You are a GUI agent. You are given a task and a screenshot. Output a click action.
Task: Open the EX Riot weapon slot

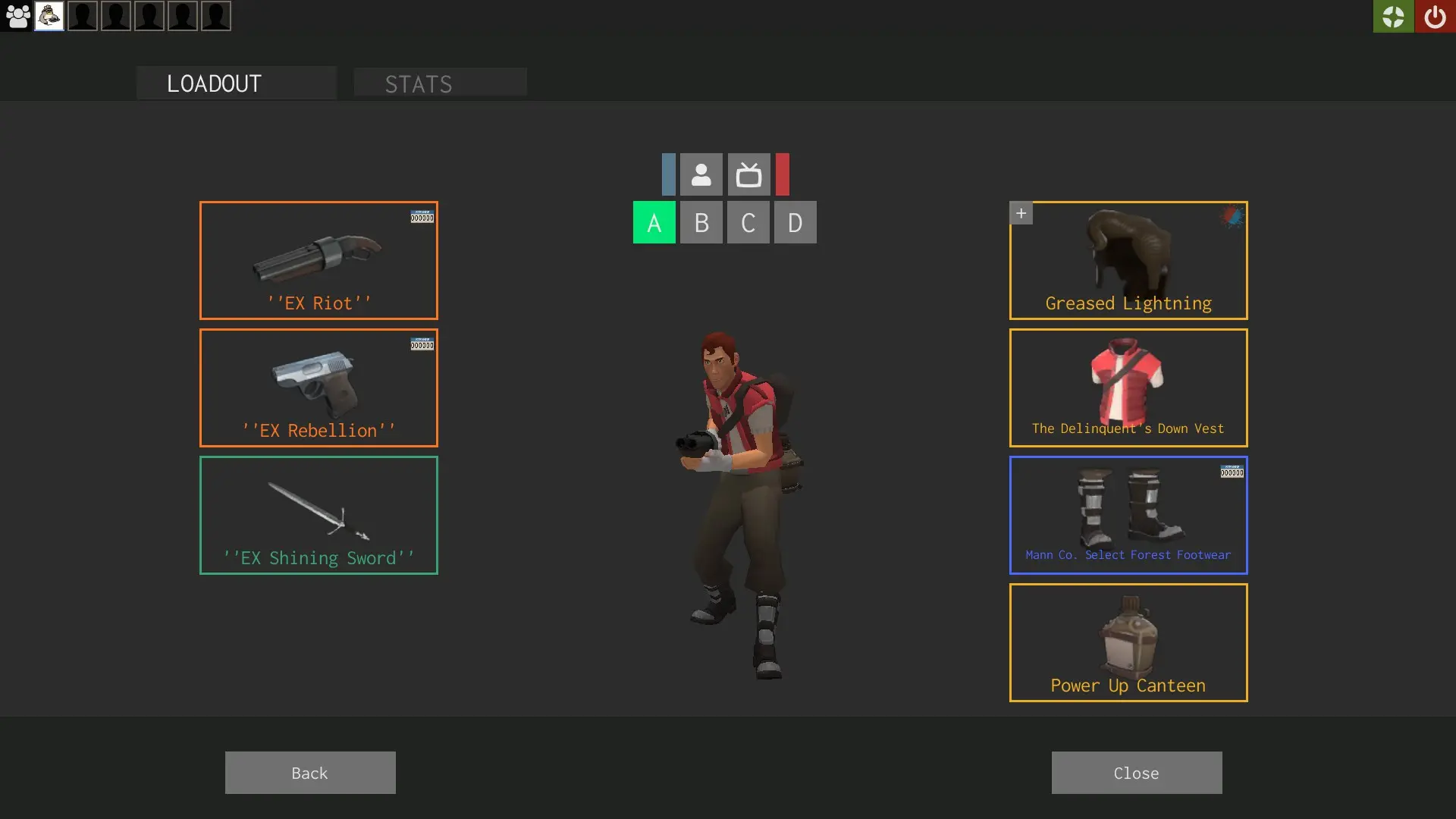pos(318,260)
